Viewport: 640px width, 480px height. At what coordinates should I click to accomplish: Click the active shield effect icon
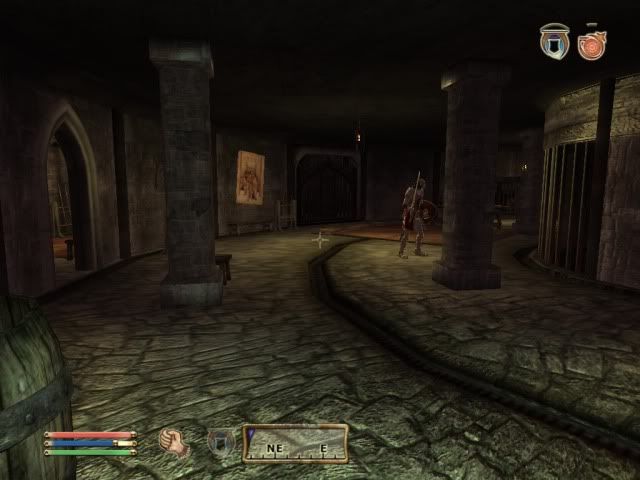pyautogui.click(x=553, y=42)
